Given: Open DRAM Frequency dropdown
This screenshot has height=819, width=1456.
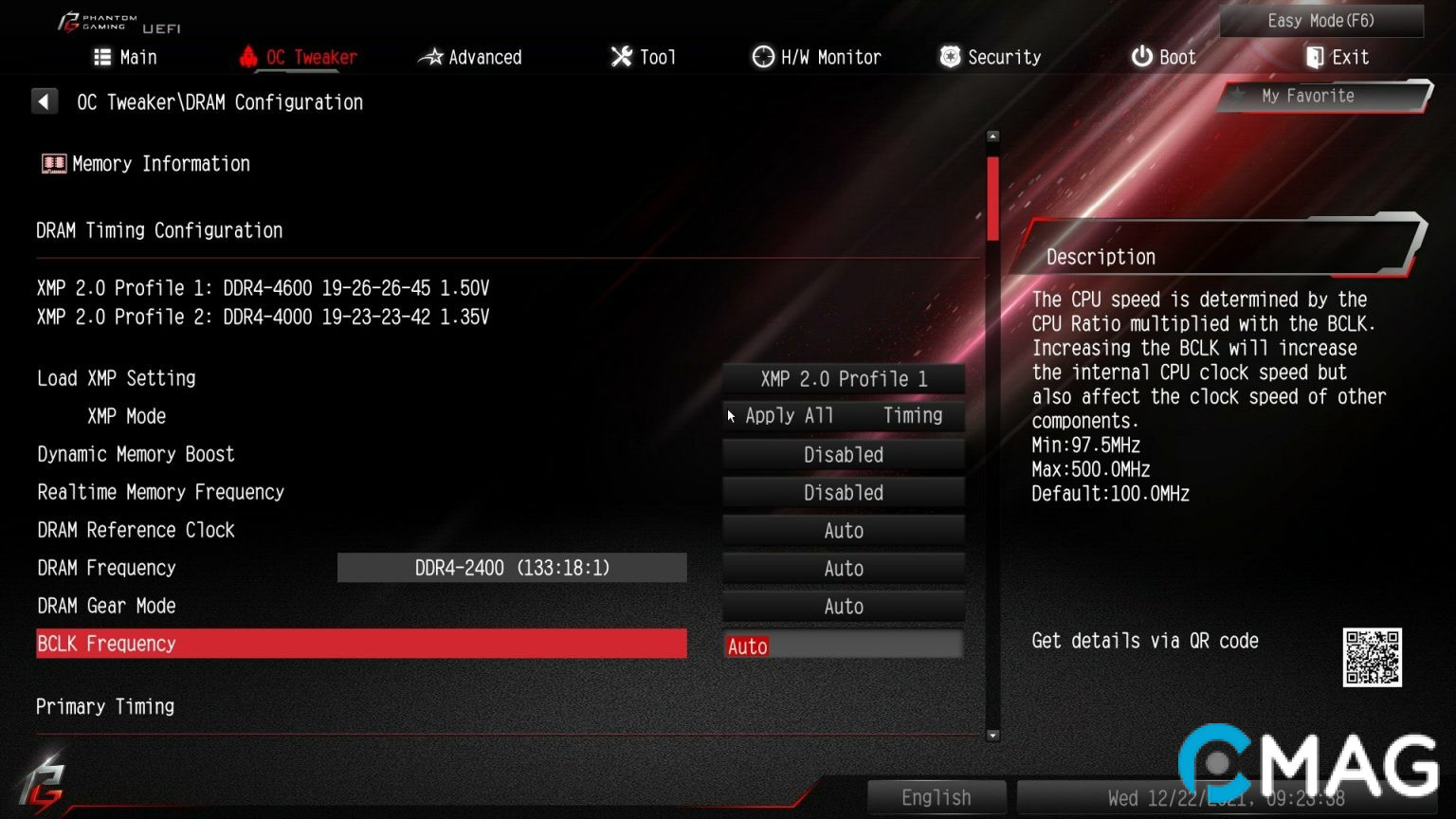Looking at the screenshot, I should (844, 569).
